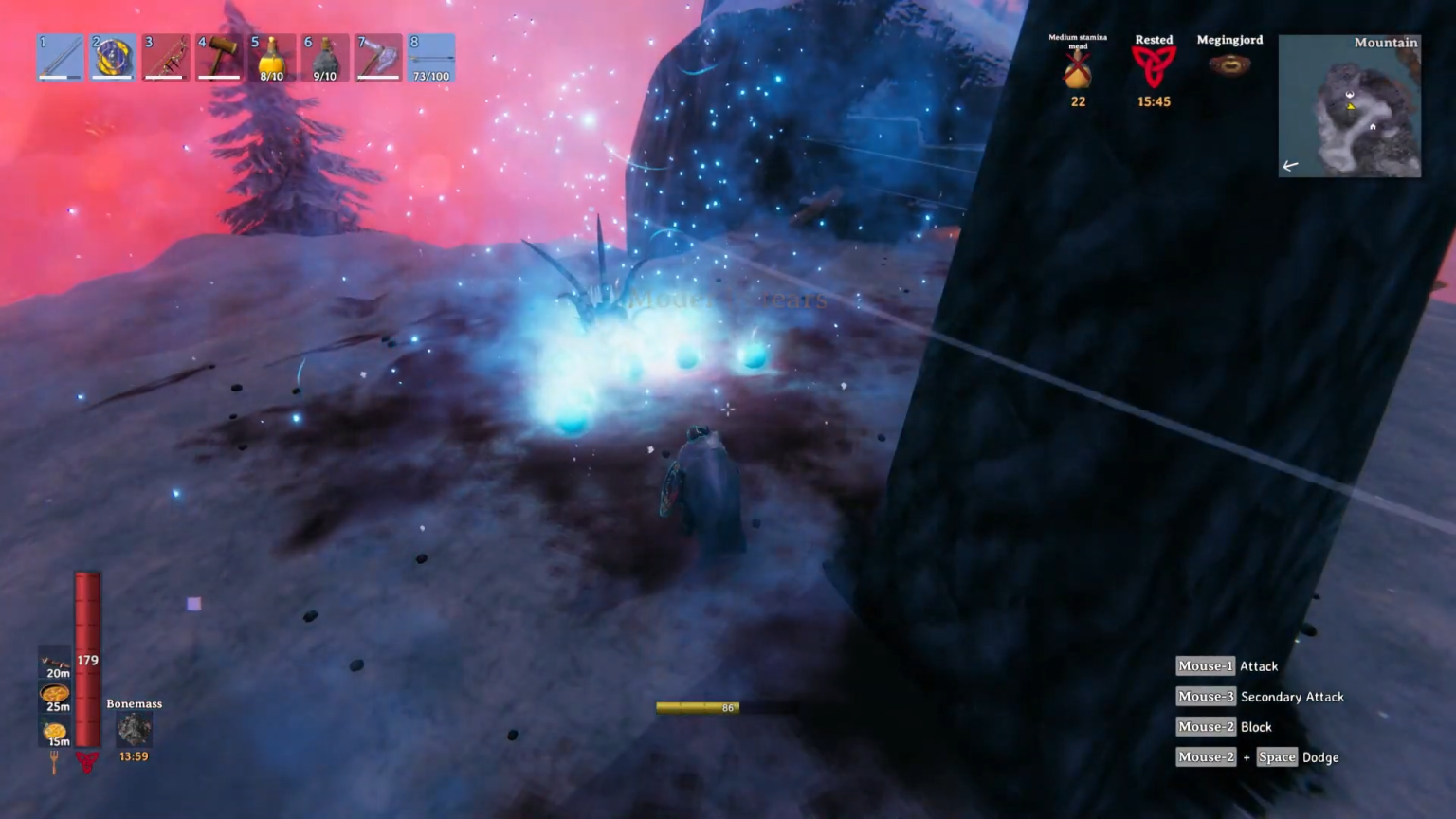Image resolution: width=1456 pixels, height=819 pixels.
Task: Expand the minimap via the arrow
Action: coord(1291,166)
